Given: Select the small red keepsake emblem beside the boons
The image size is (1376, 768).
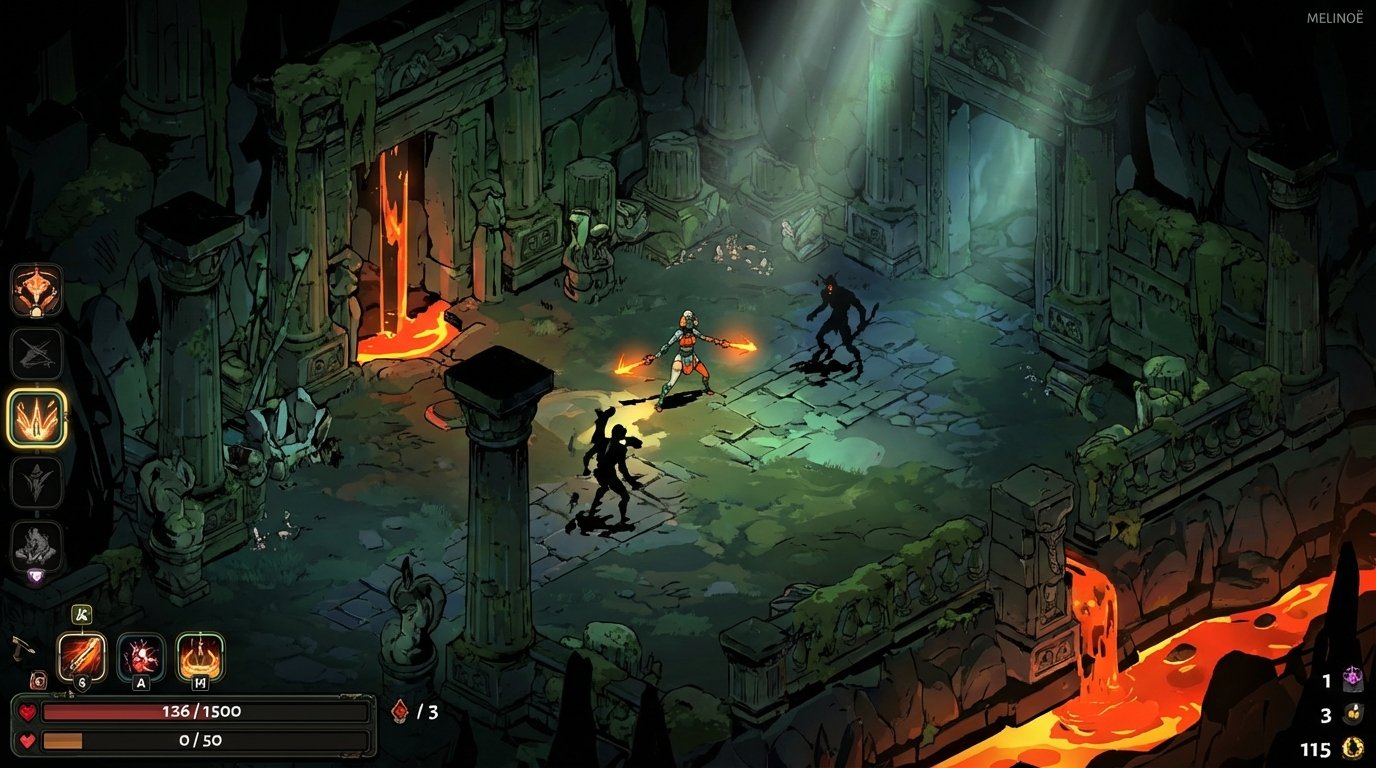Looking at the screenshot, I should 39,681.
